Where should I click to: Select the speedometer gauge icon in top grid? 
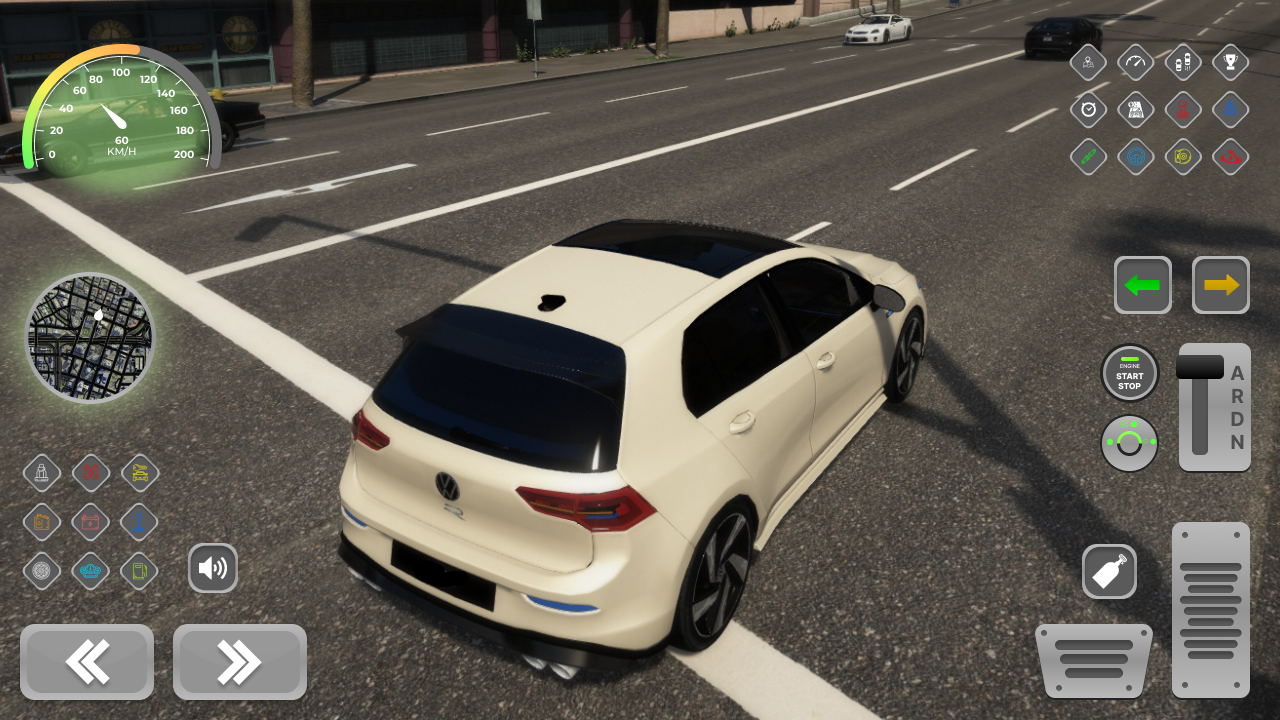click(1135, 62)
